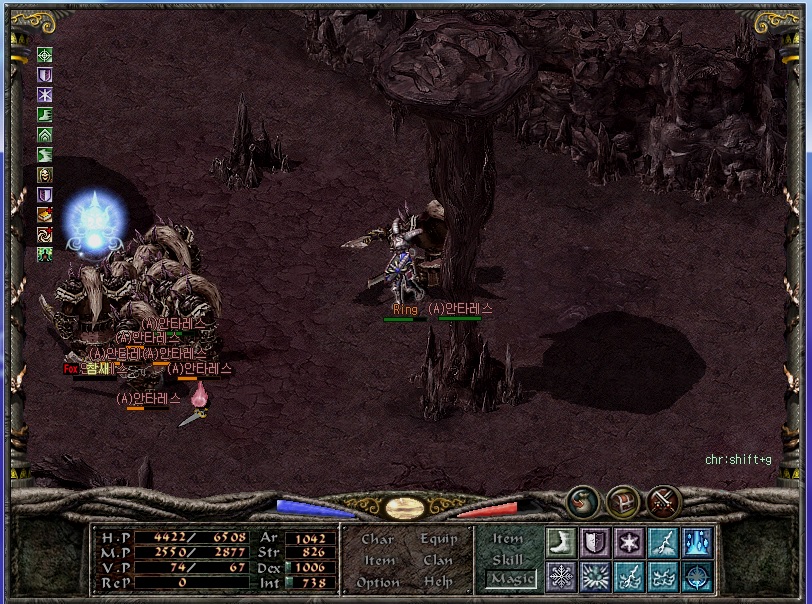Viewport: 812px width, 604px height.
Task: Switch to the Skill tab
Action: pos(508,560)
